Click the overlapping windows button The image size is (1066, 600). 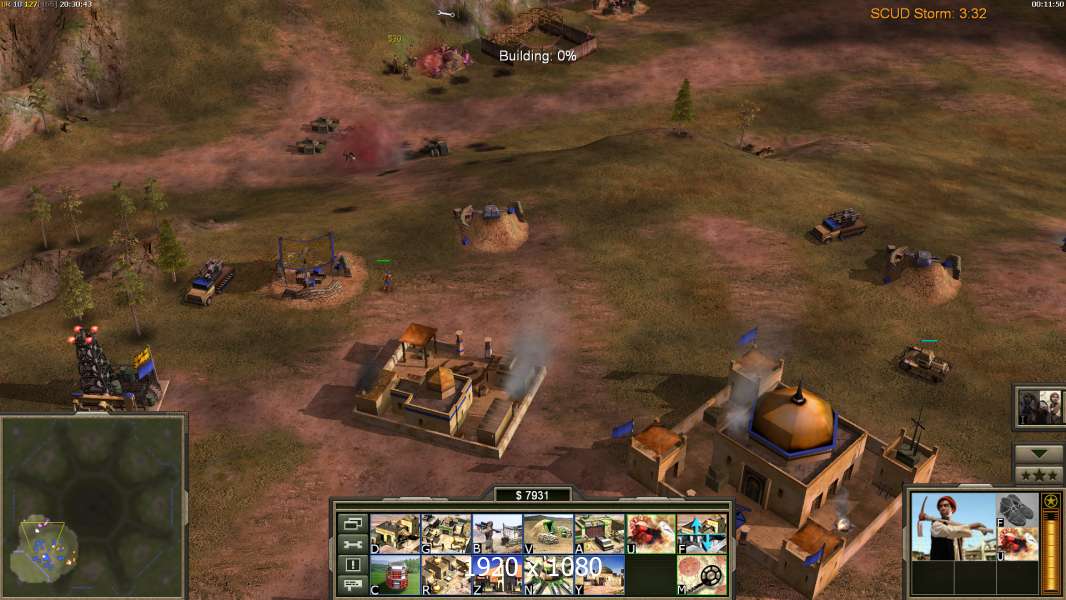point(352,523)
